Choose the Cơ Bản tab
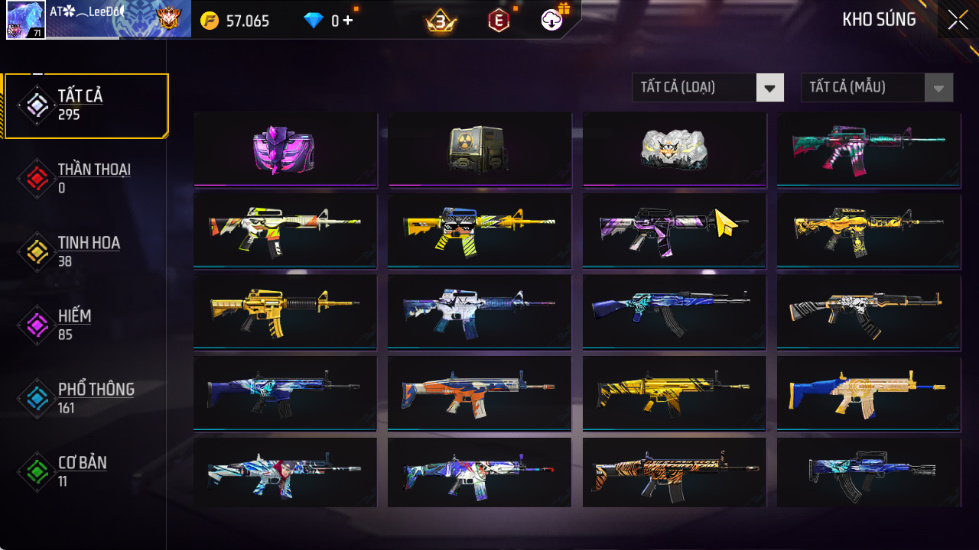 point(84,470)
